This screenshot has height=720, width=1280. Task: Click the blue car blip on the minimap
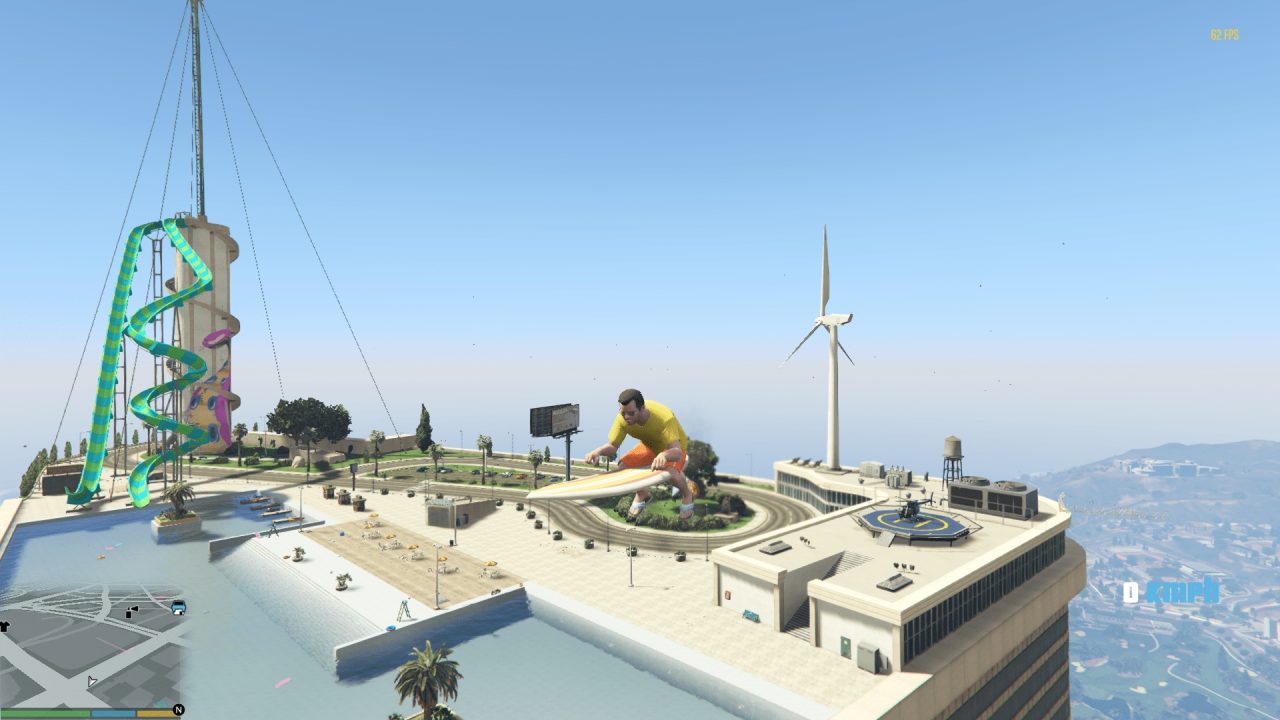[x=178, y=607]
